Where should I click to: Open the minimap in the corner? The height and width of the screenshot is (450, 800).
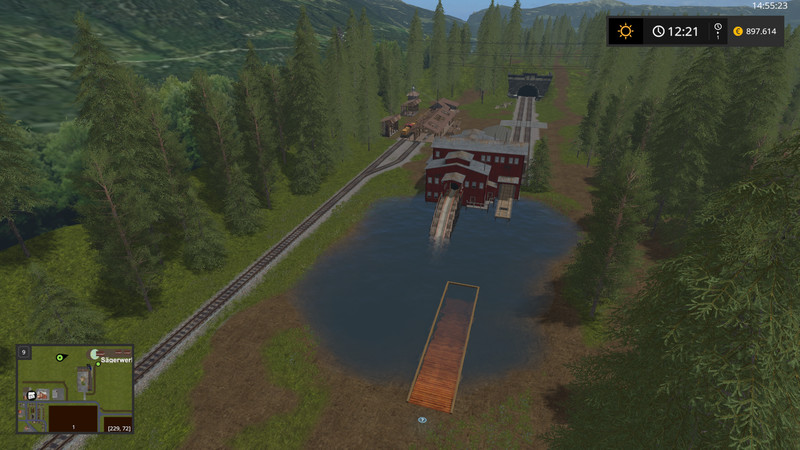click(x=75, y=390)
